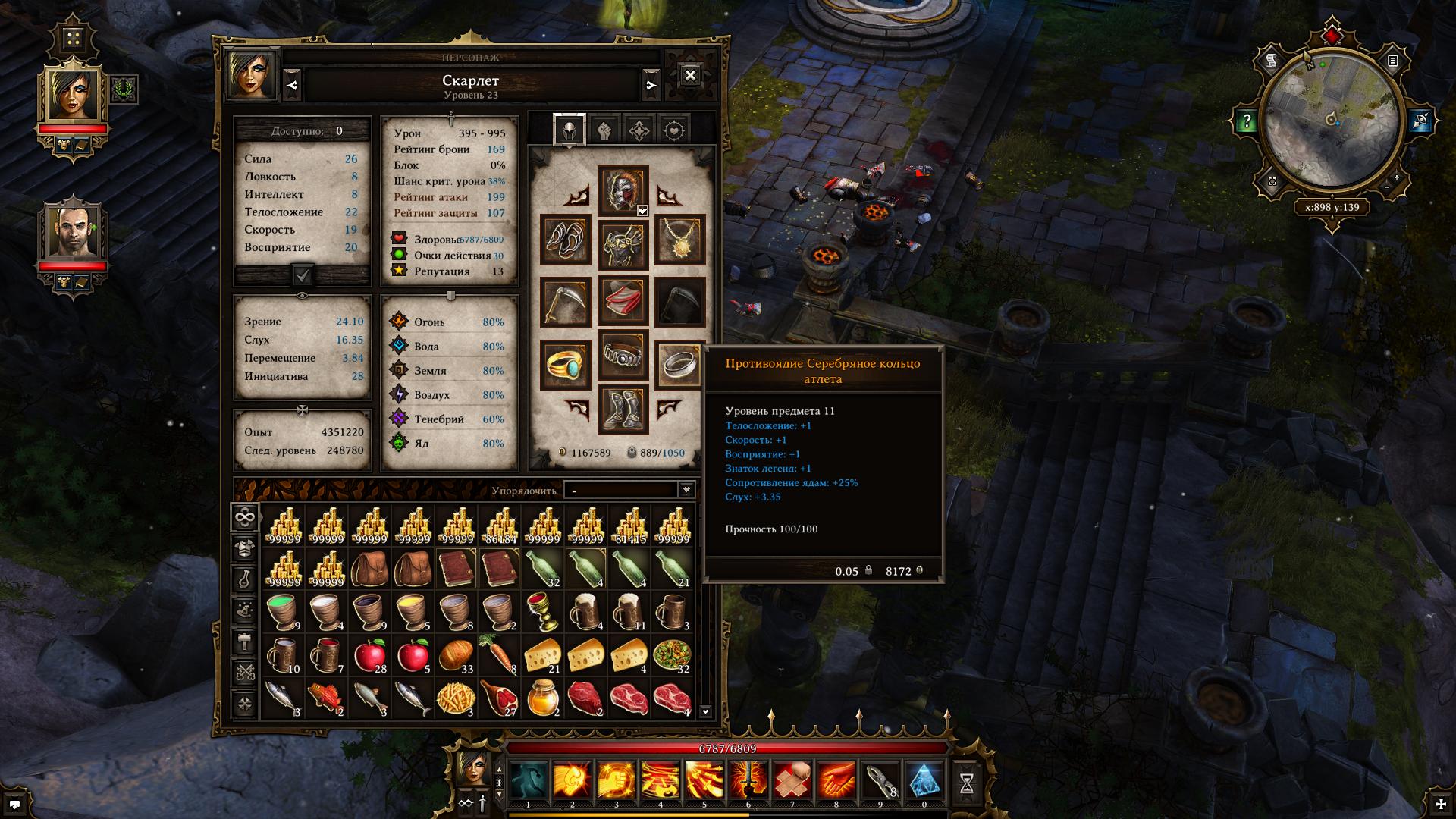Image resolution: width=1456 pixels, height=819 pixels.
Task: Click the hourglass end turn button
Action: (967, 784)
